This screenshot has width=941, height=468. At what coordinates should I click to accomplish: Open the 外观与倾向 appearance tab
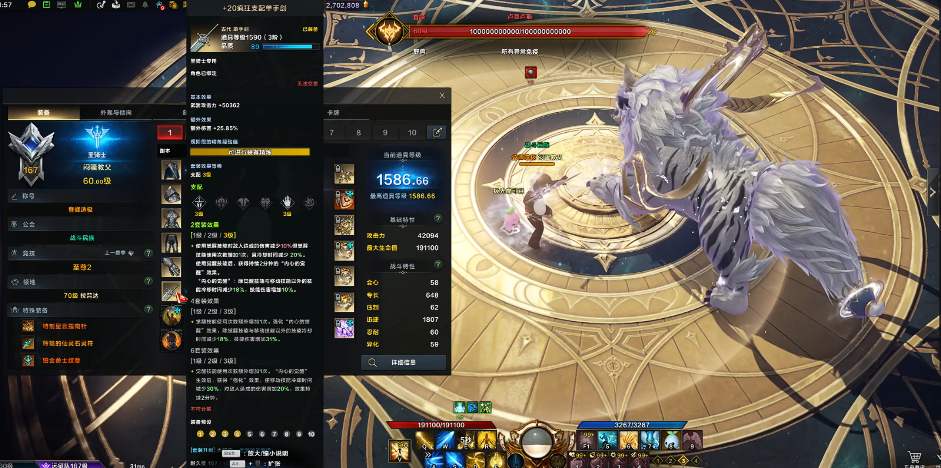[x=113, y=113]
